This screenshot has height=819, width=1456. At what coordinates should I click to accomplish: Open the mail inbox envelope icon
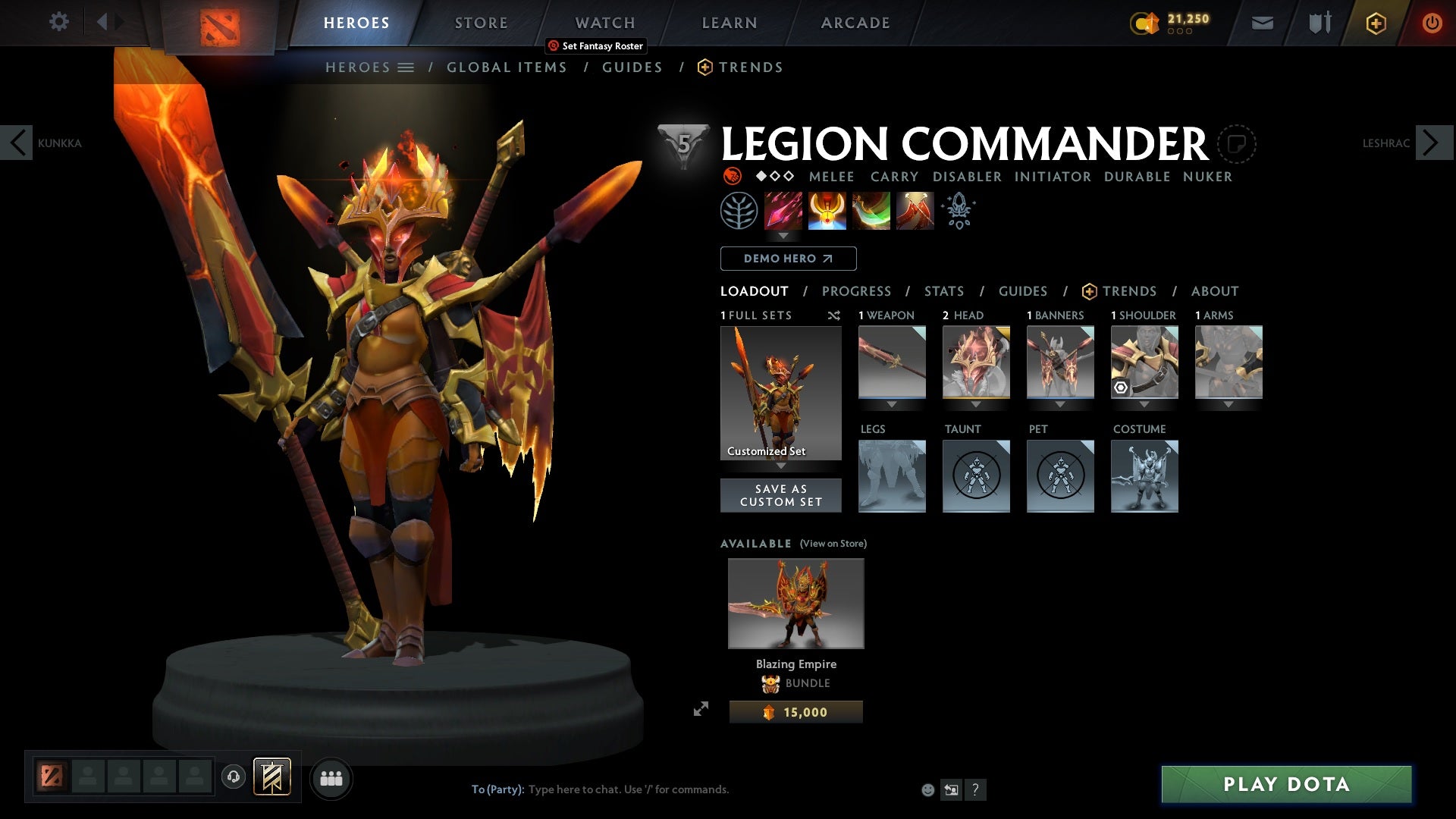point(1261,22)
